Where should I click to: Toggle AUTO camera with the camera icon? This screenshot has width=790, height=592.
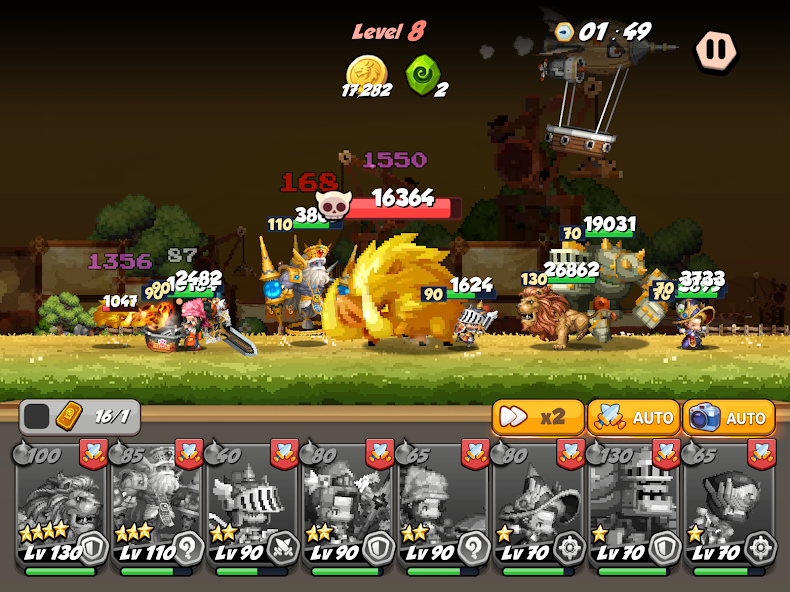tap(728, 417)
